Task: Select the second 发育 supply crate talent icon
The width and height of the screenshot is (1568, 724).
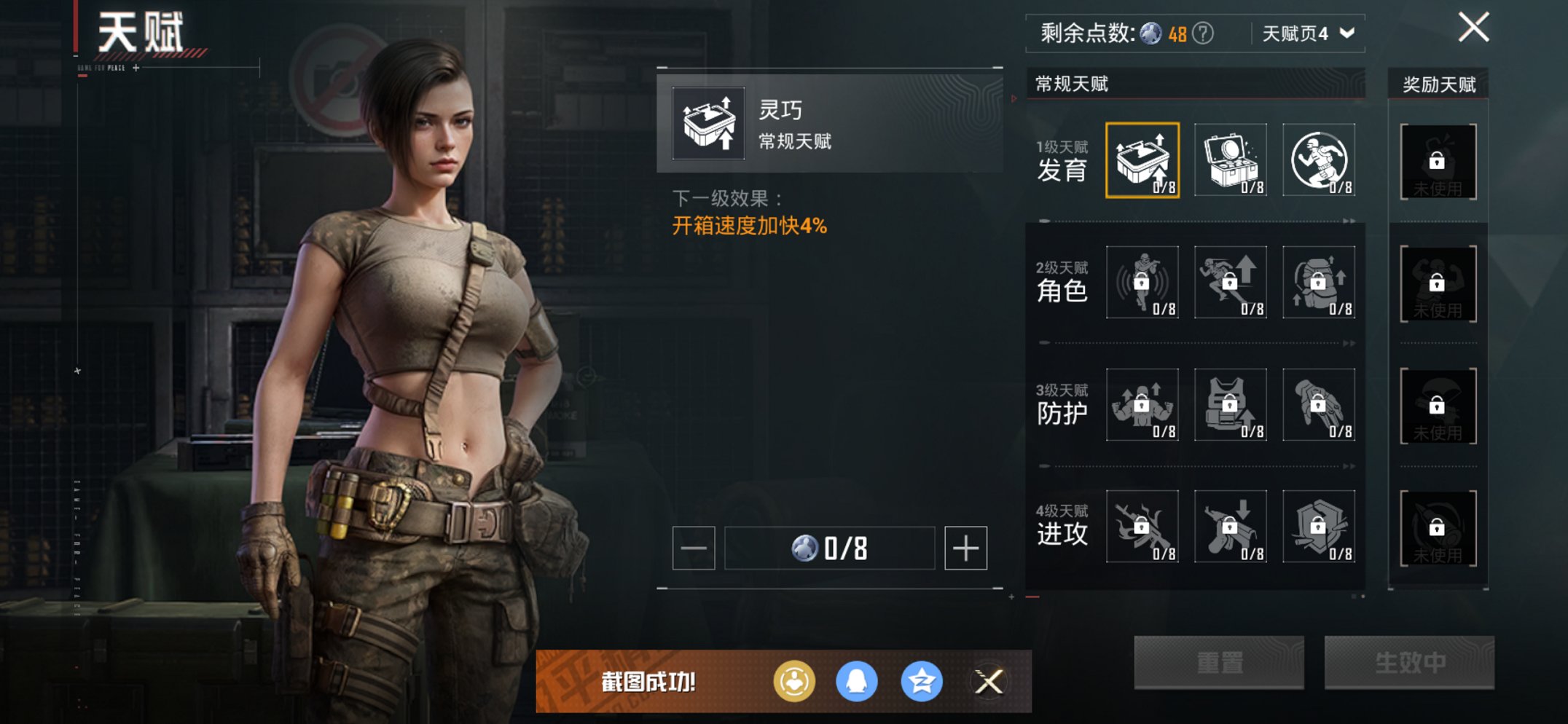Action: (1230, 159)
